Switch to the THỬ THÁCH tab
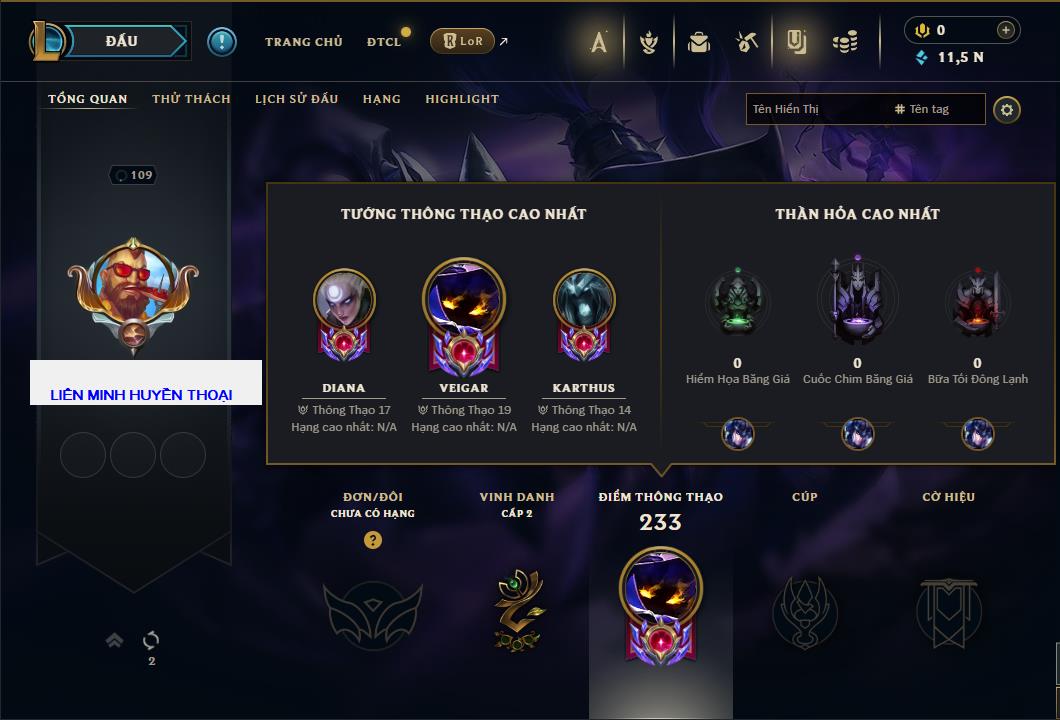 tap(191, 99)
